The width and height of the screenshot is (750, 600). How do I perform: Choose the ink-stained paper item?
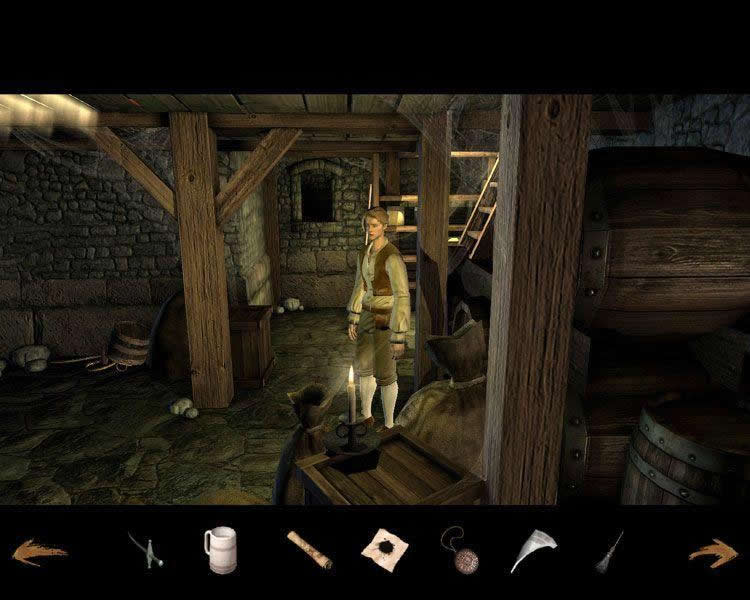(385, 549)
